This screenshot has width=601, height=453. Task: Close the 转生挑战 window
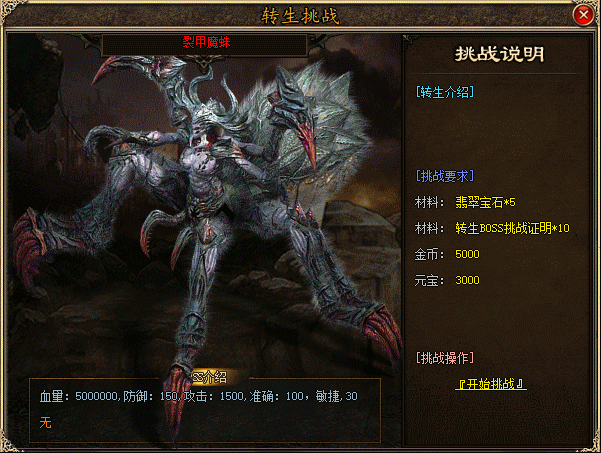583,15
